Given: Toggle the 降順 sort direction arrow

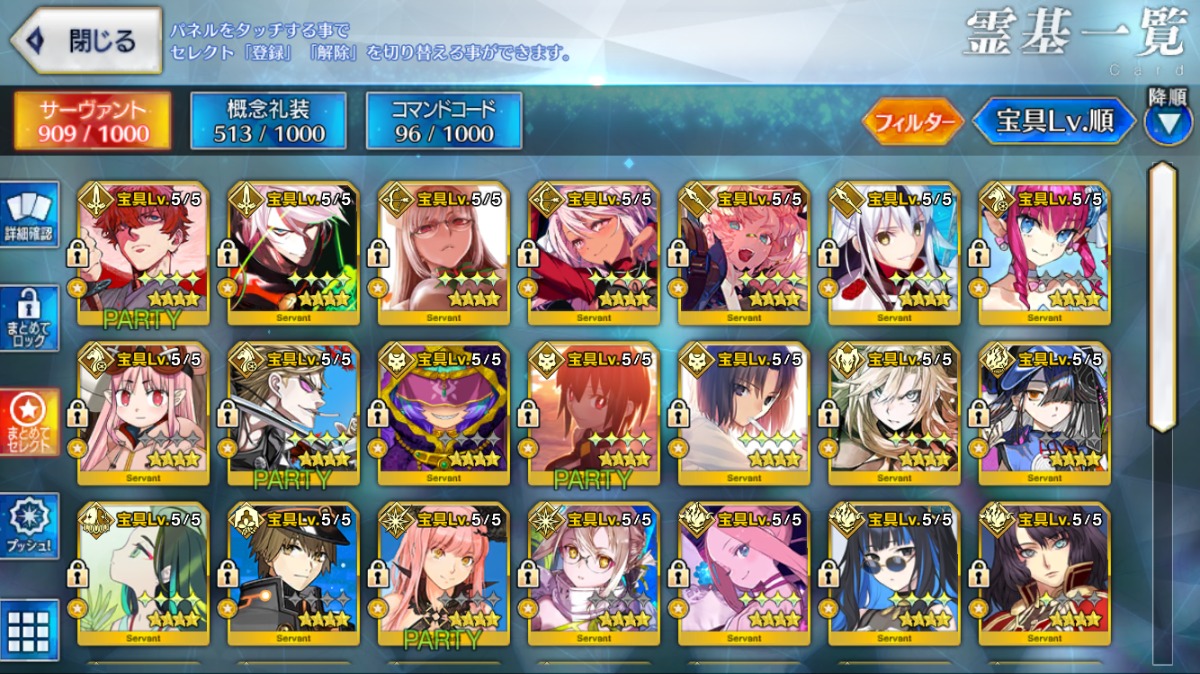Looking at the screenshot, I should coord(1167,122).
